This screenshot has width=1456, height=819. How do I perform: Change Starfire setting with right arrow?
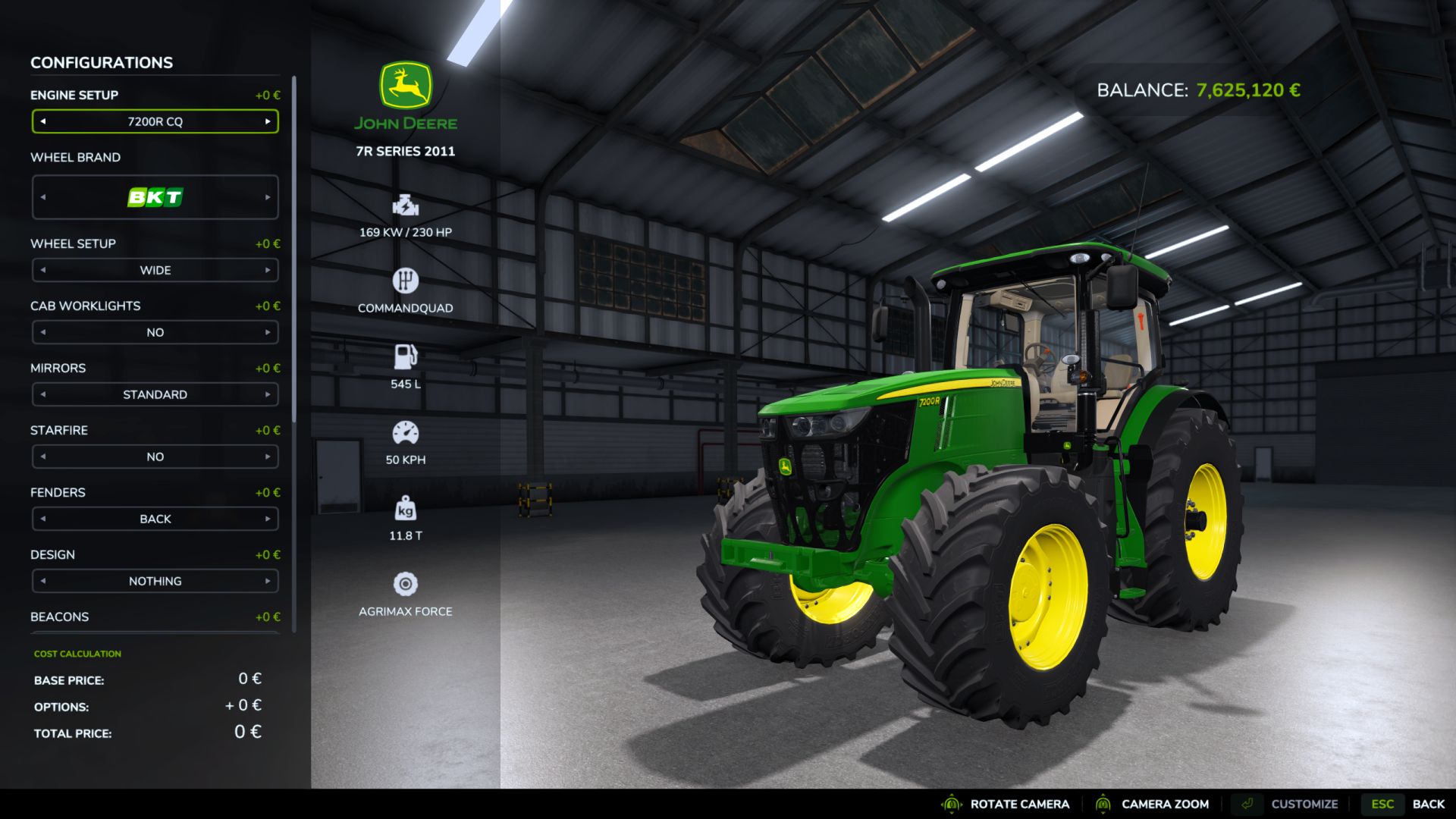(268, 457)
